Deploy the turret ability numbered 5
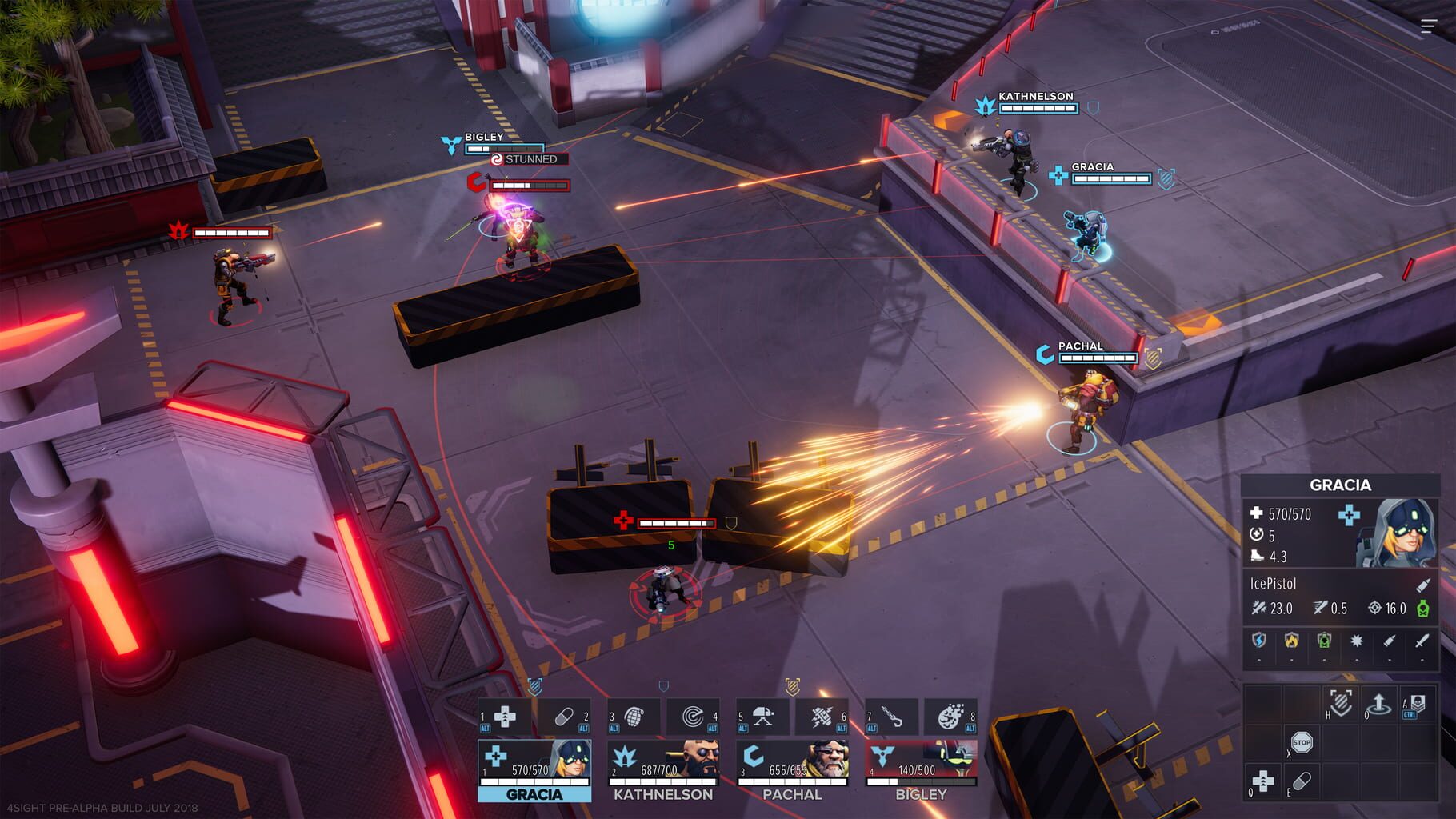Viewport: 1456px width, 819px height. [763, 716]
